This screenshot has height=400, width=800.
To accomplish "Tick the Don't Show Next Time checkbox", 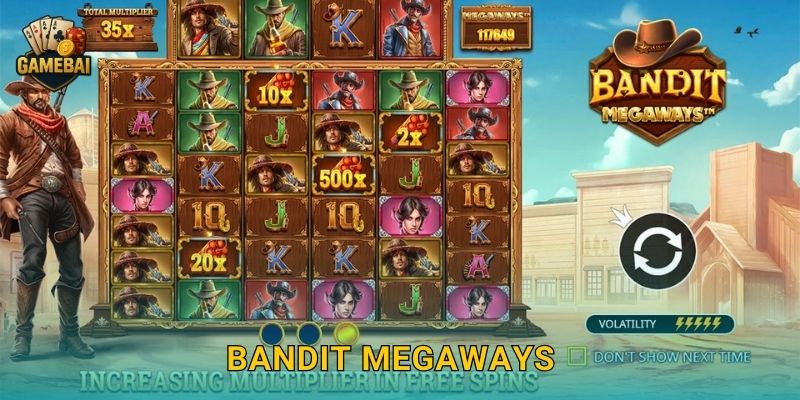I will pos(576,355).
